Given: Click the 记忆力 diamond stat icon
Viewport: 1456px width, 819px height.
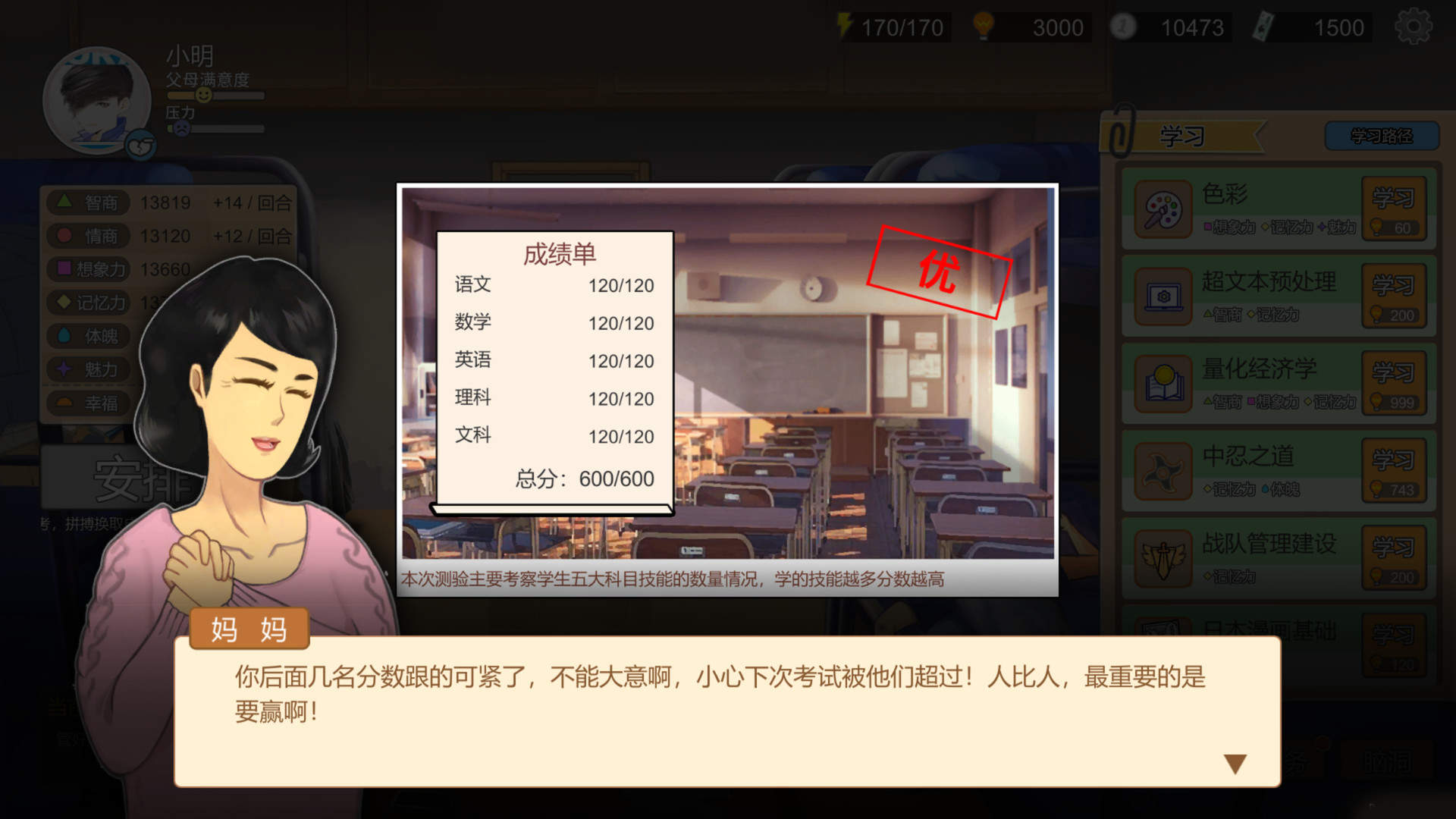Looking at the screenshot, I should [64, 303].
